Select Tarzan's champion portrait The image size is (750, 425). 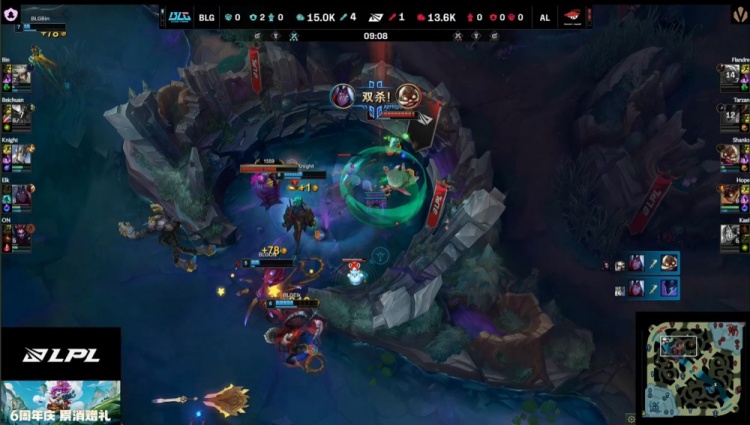click(729, 117)
